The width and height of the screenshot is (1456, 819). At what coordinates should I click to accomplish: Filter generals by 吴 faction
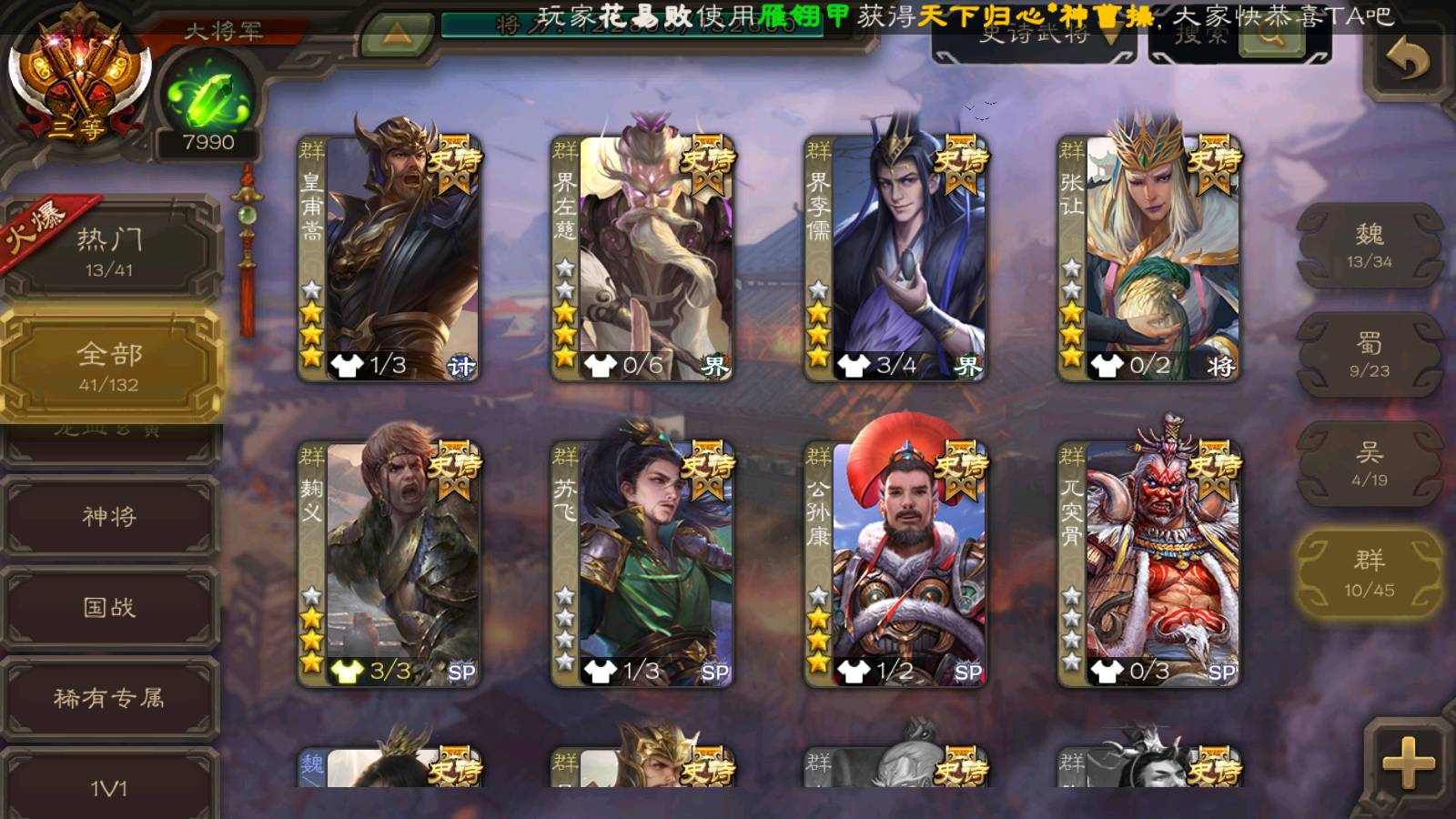click(x=1370, y=464)
